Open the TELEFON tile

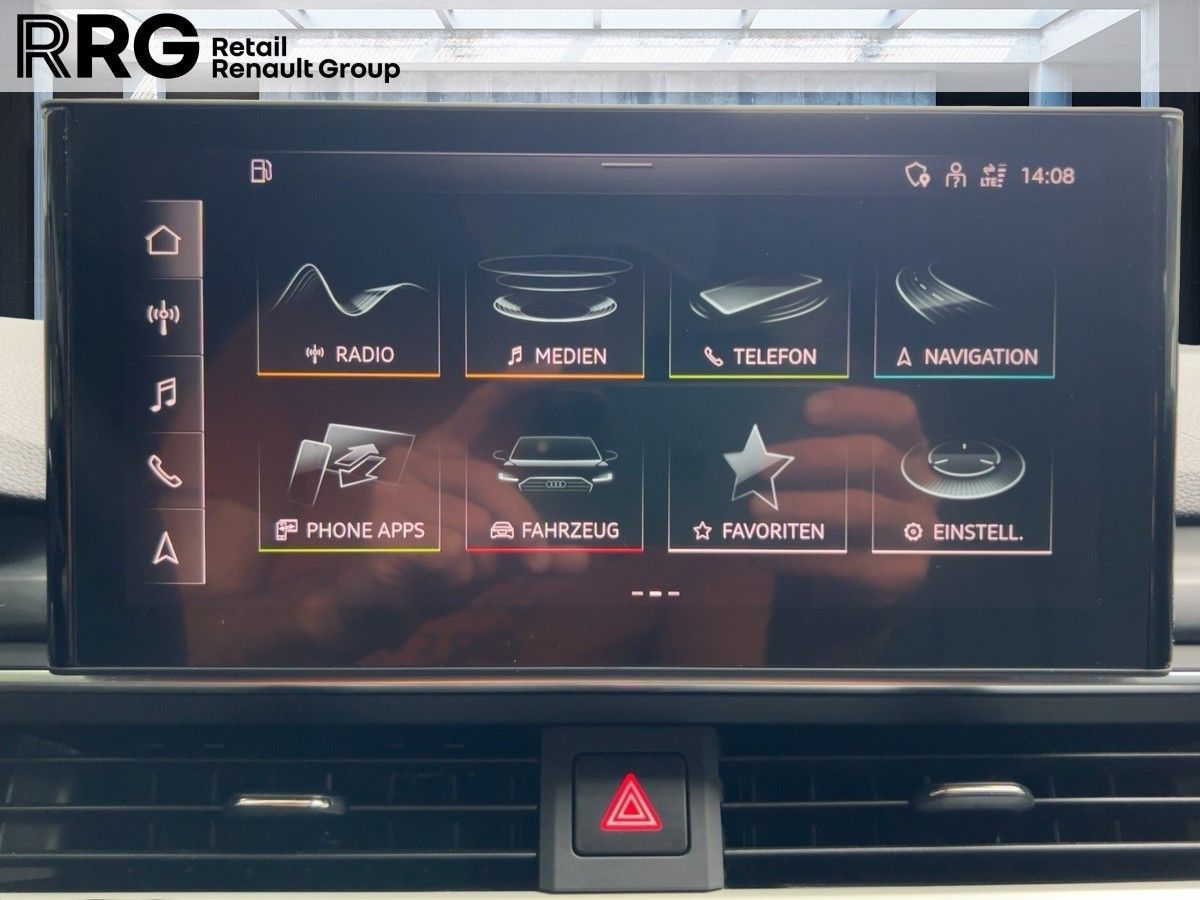coord(759,320)
